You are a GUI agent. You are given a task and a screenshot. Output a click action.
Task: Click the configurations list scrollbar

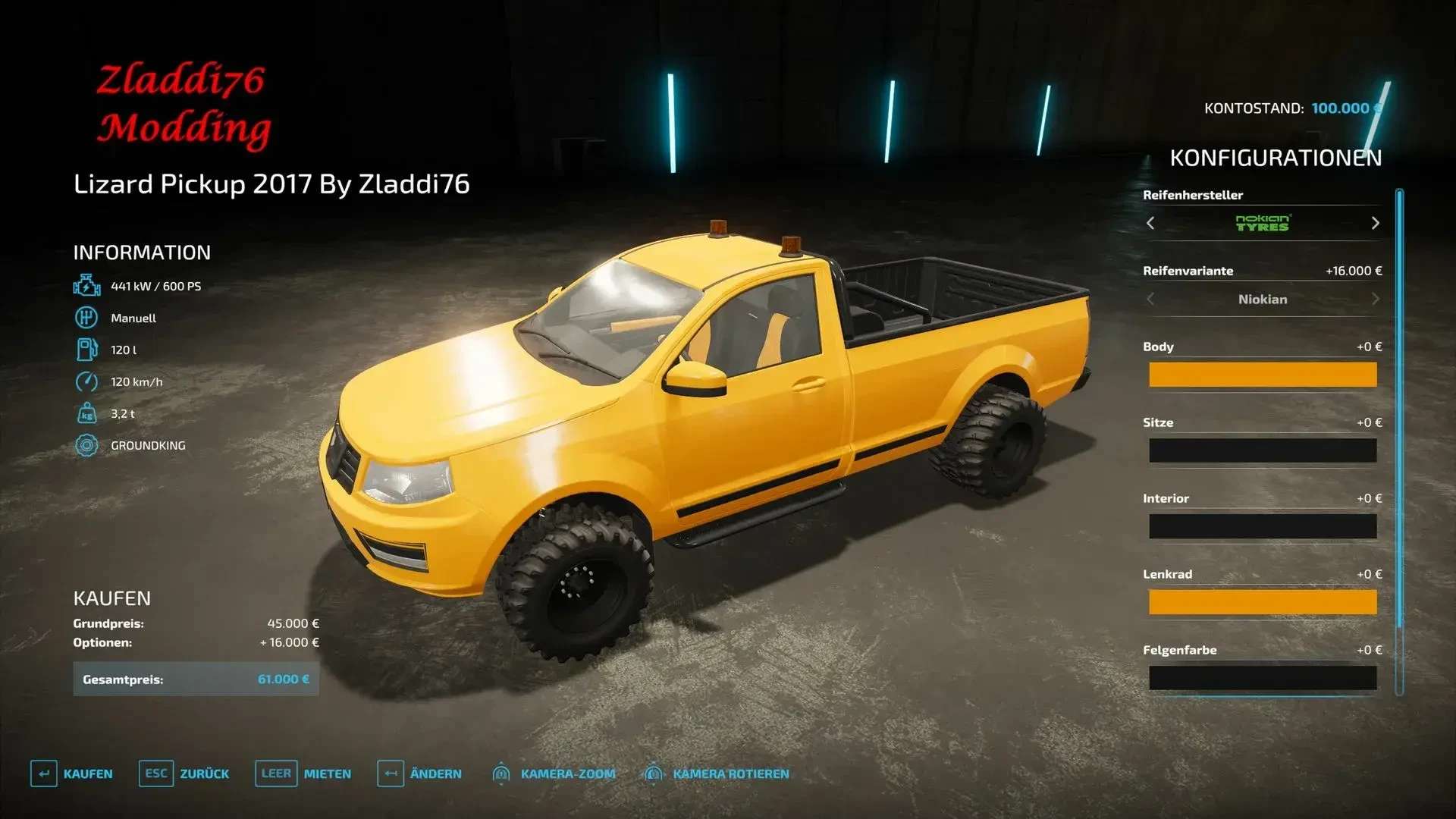click(1399, 409)
